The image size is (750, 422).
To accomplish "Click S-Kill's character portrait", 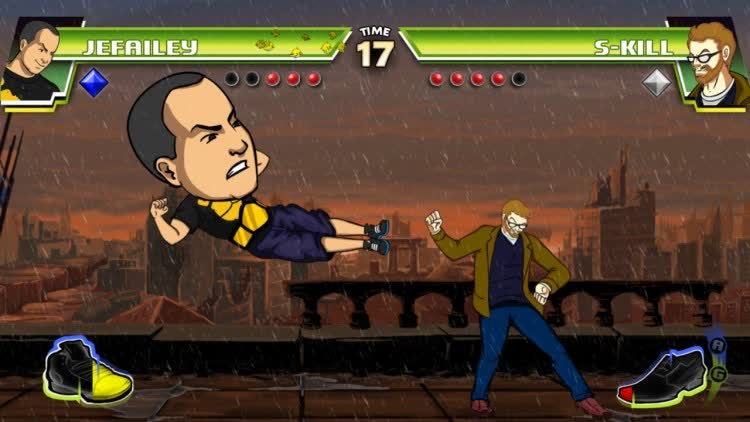I will point(715,60).
